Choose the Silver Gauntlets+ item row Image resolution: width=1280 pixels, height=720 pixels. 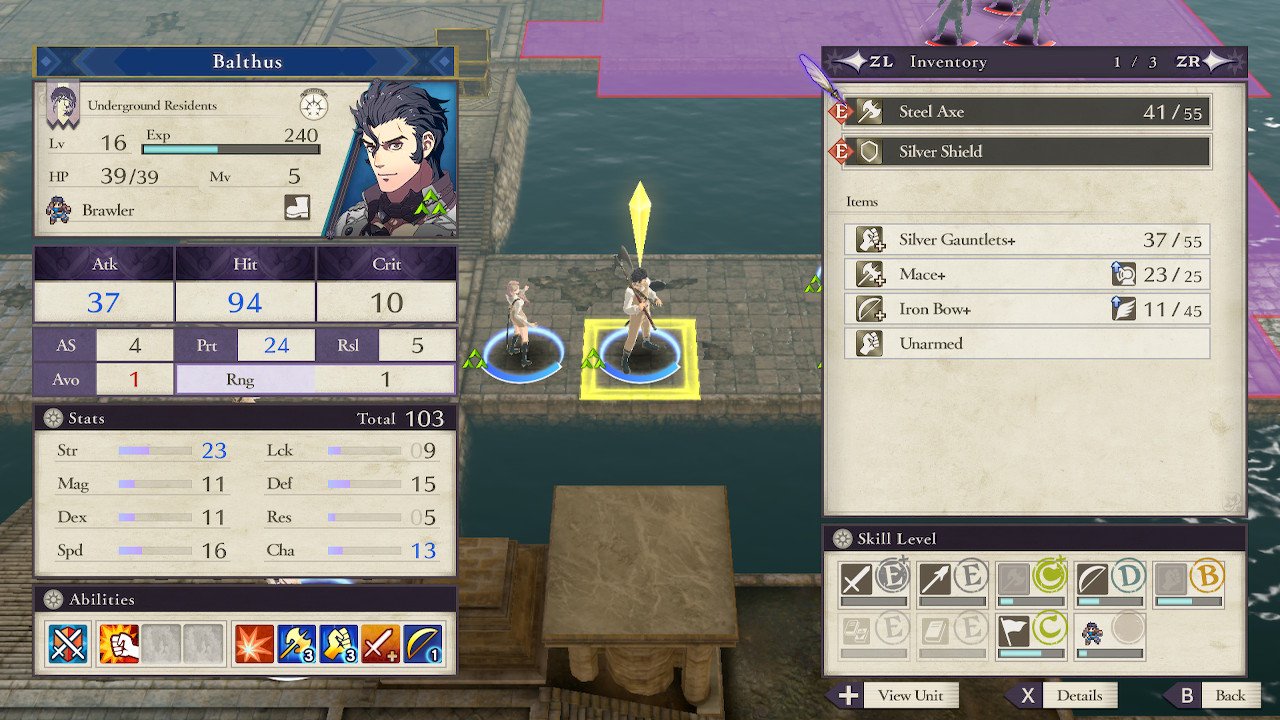(x=1027, y=240)
